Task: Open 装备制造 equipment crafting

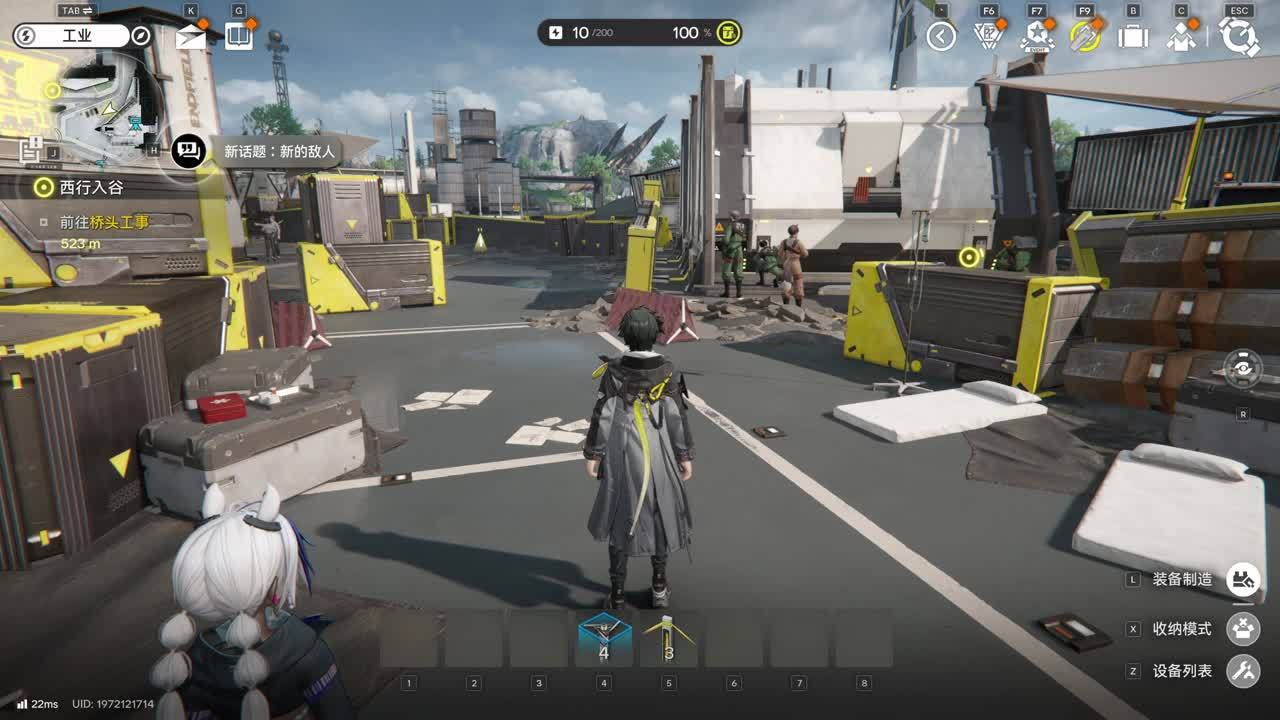Action: pyautogui.click(x=1243, y=579)
